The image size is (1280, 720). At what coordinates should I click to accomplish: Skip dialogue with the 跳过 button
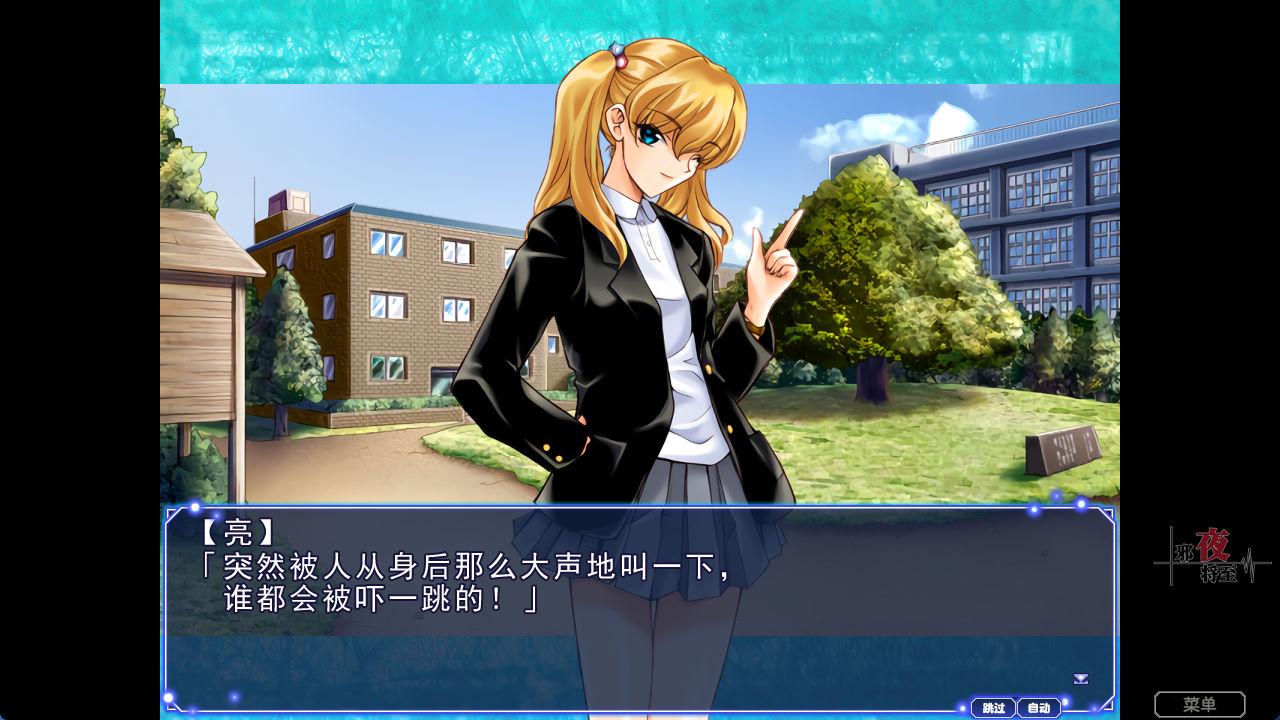993,708
